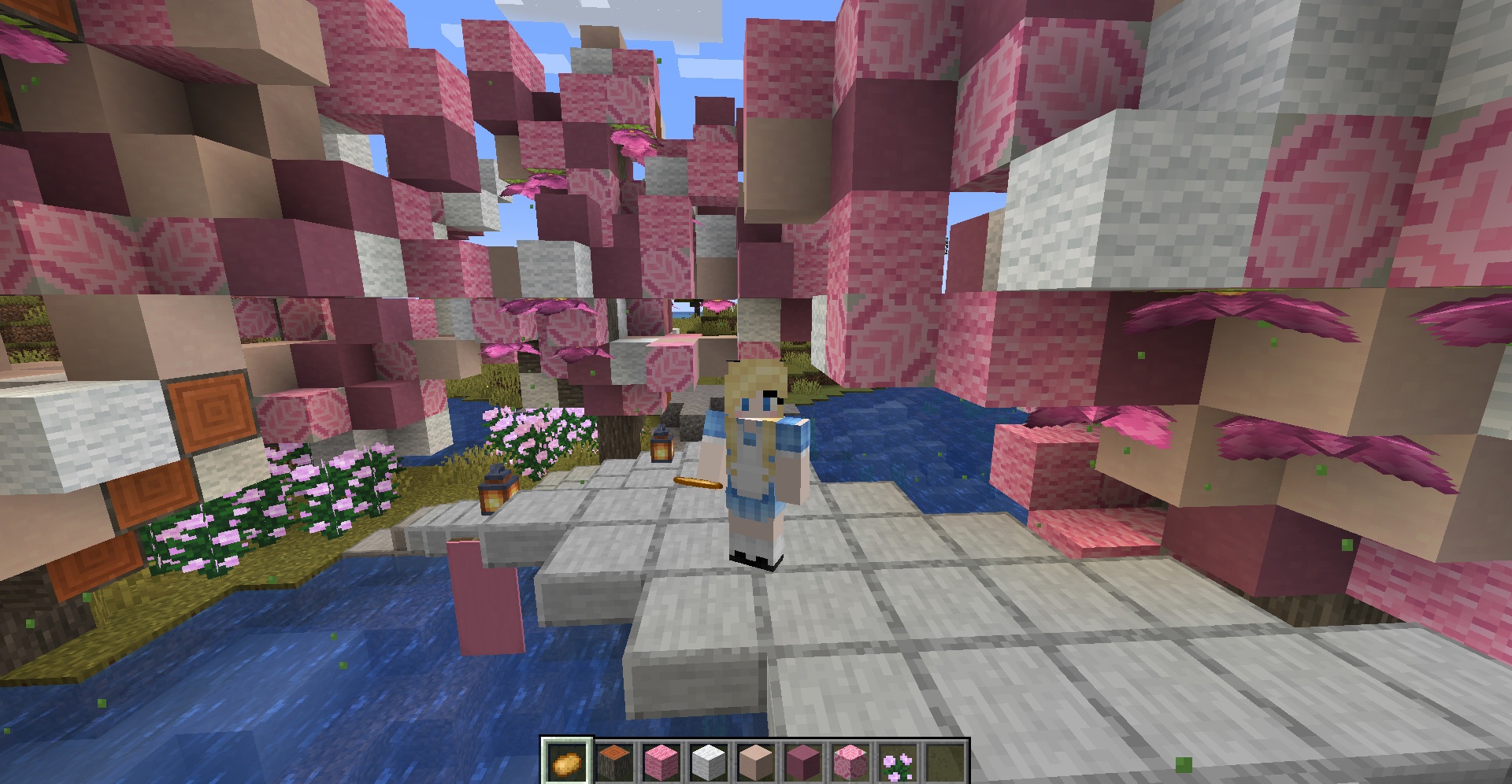This screenshot has height=784, width=1512.
Task: Select the baked potato hotbar slot
Action: point(566,762)
